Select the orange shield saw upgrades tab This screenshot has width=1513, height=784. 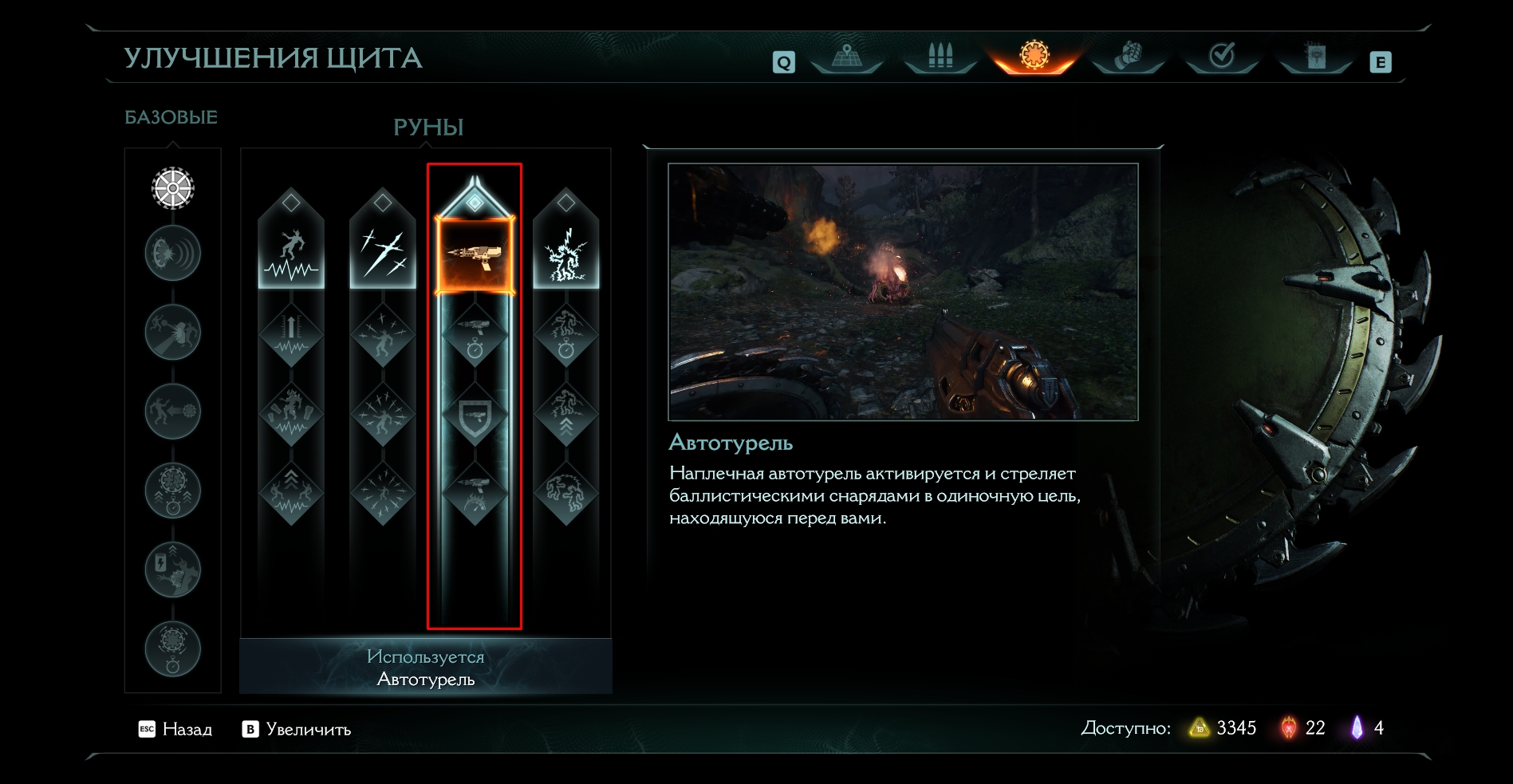tap(1034, 57)
